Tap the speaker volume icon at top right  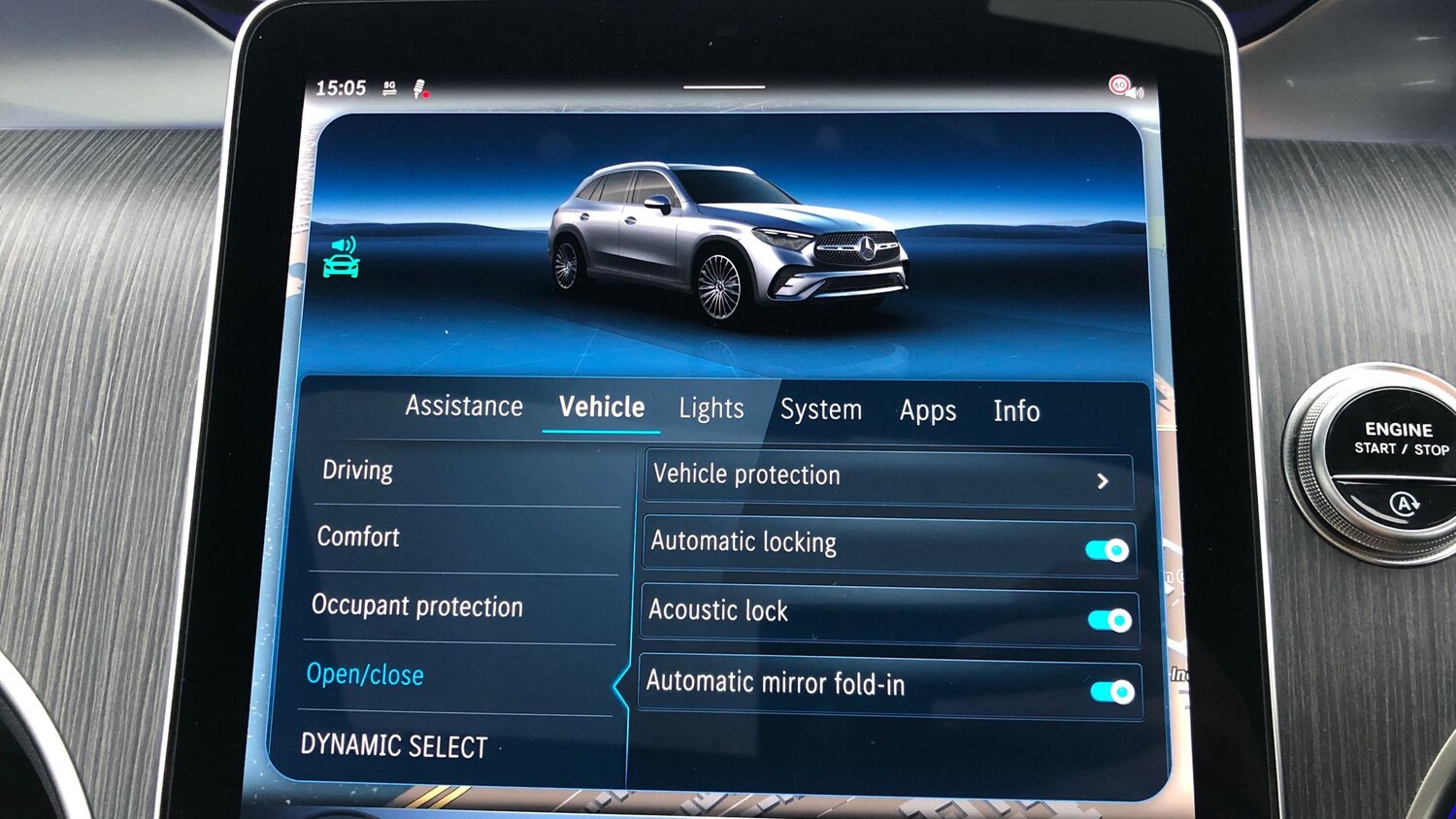(x=1135, y=92)
